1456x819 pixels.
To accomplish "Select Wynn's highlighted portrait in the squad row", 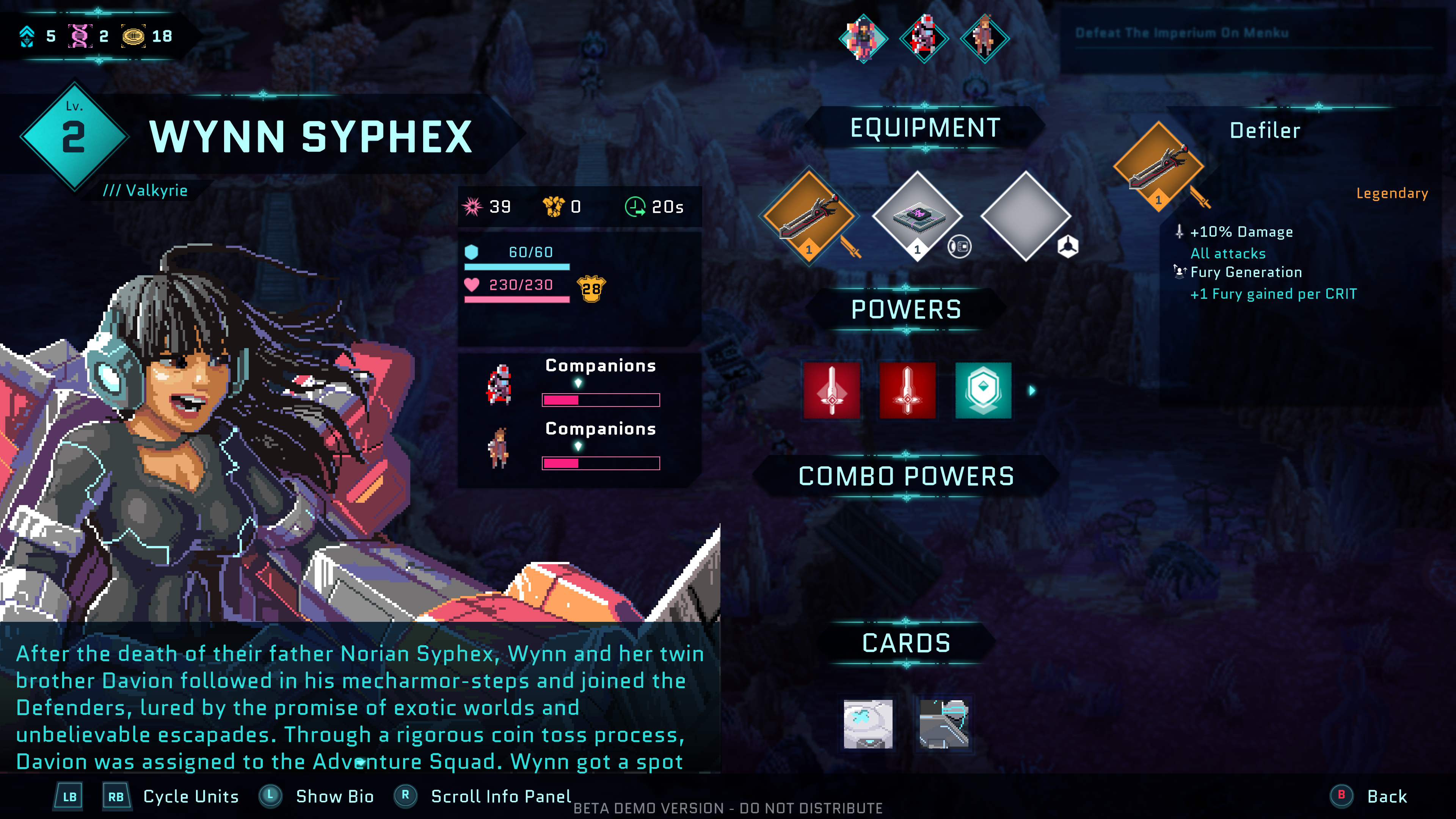I will click(863, 38).
